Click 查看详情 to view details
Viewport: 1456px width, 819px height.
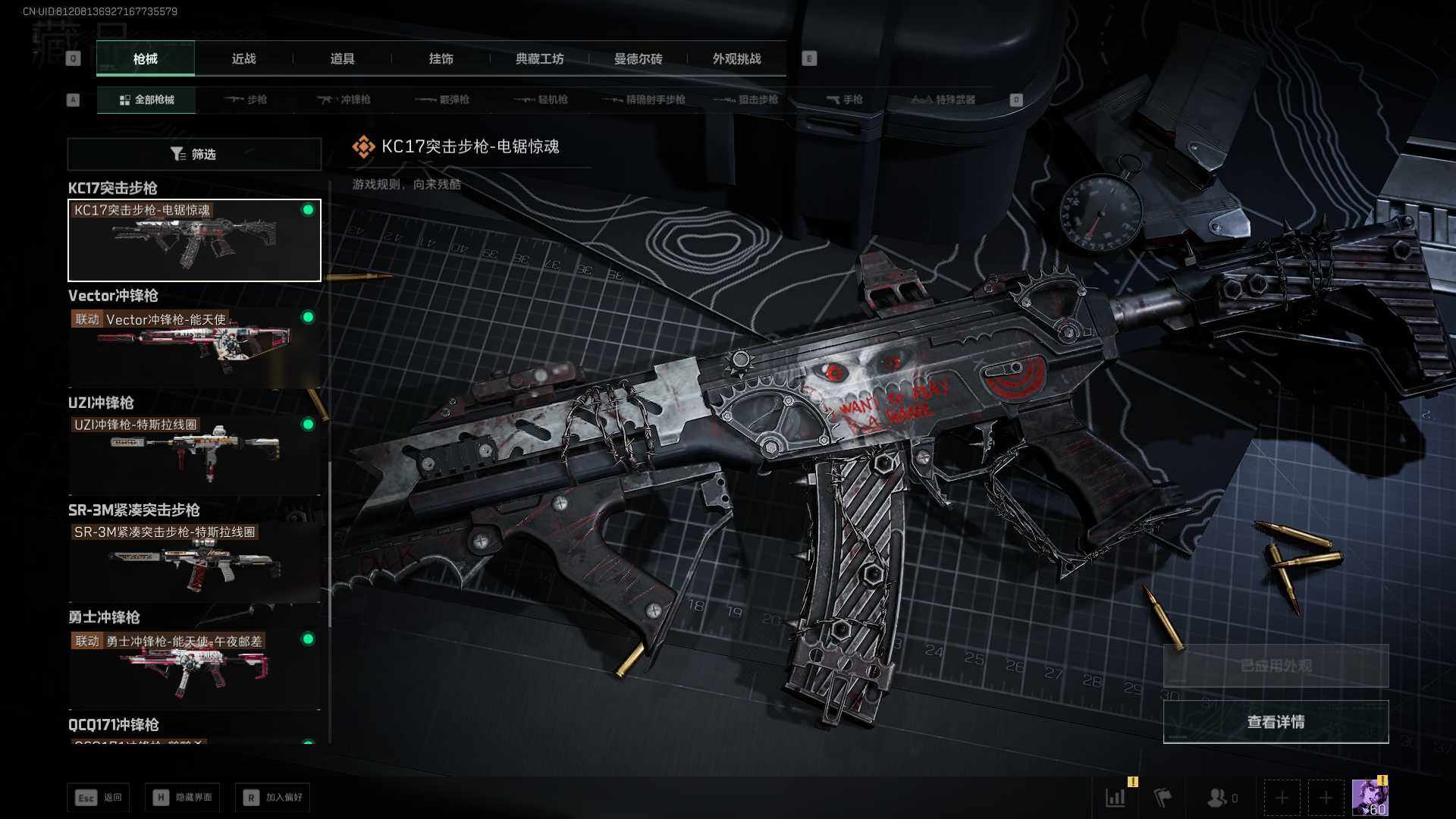pos(1276,722)
